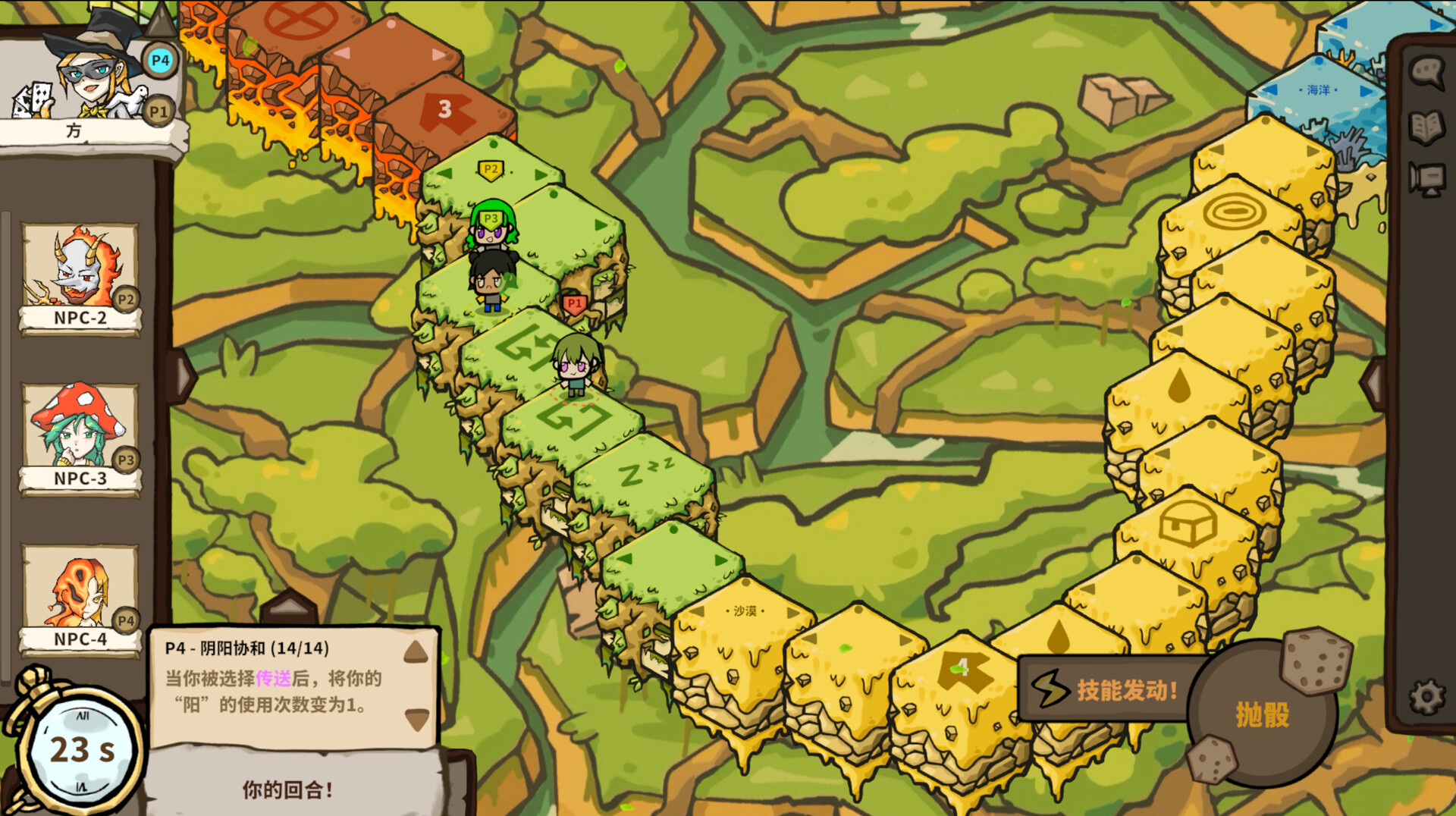
Task: Toggle the P2 badge on NPC-2
Action: (x=127, y=299)
